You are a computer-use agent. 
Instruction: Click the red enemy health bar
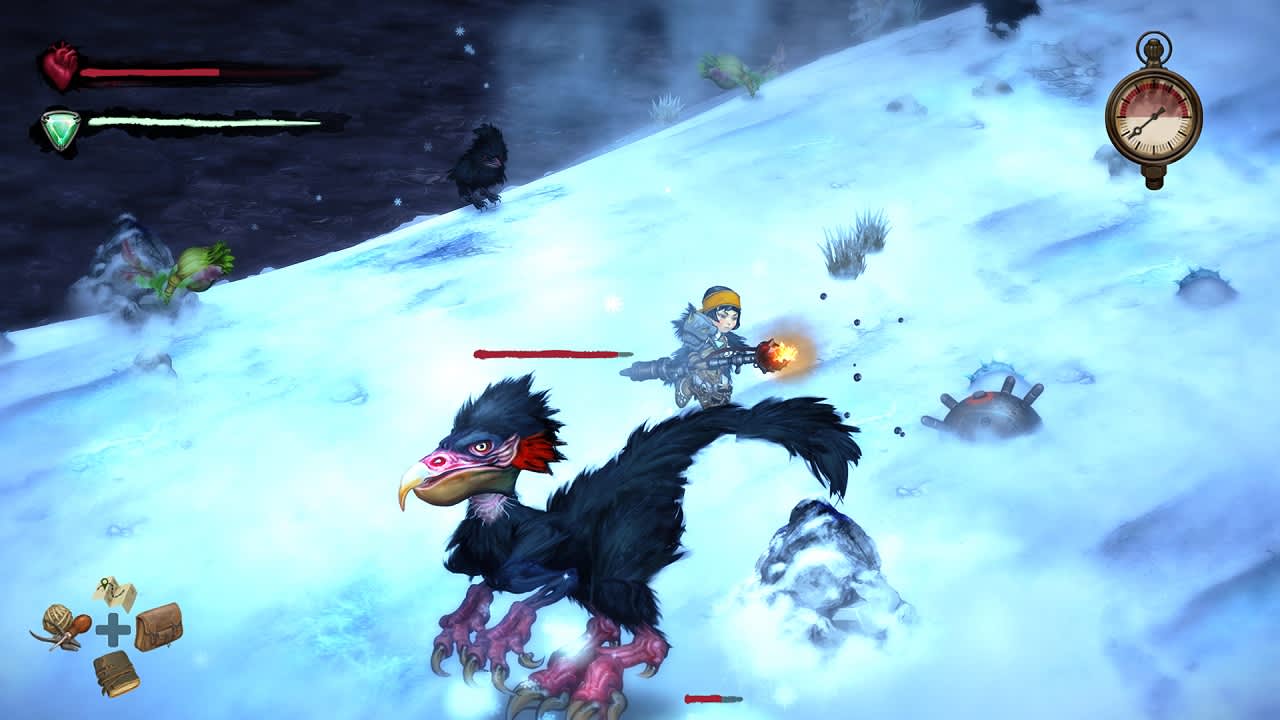(551, 352)
